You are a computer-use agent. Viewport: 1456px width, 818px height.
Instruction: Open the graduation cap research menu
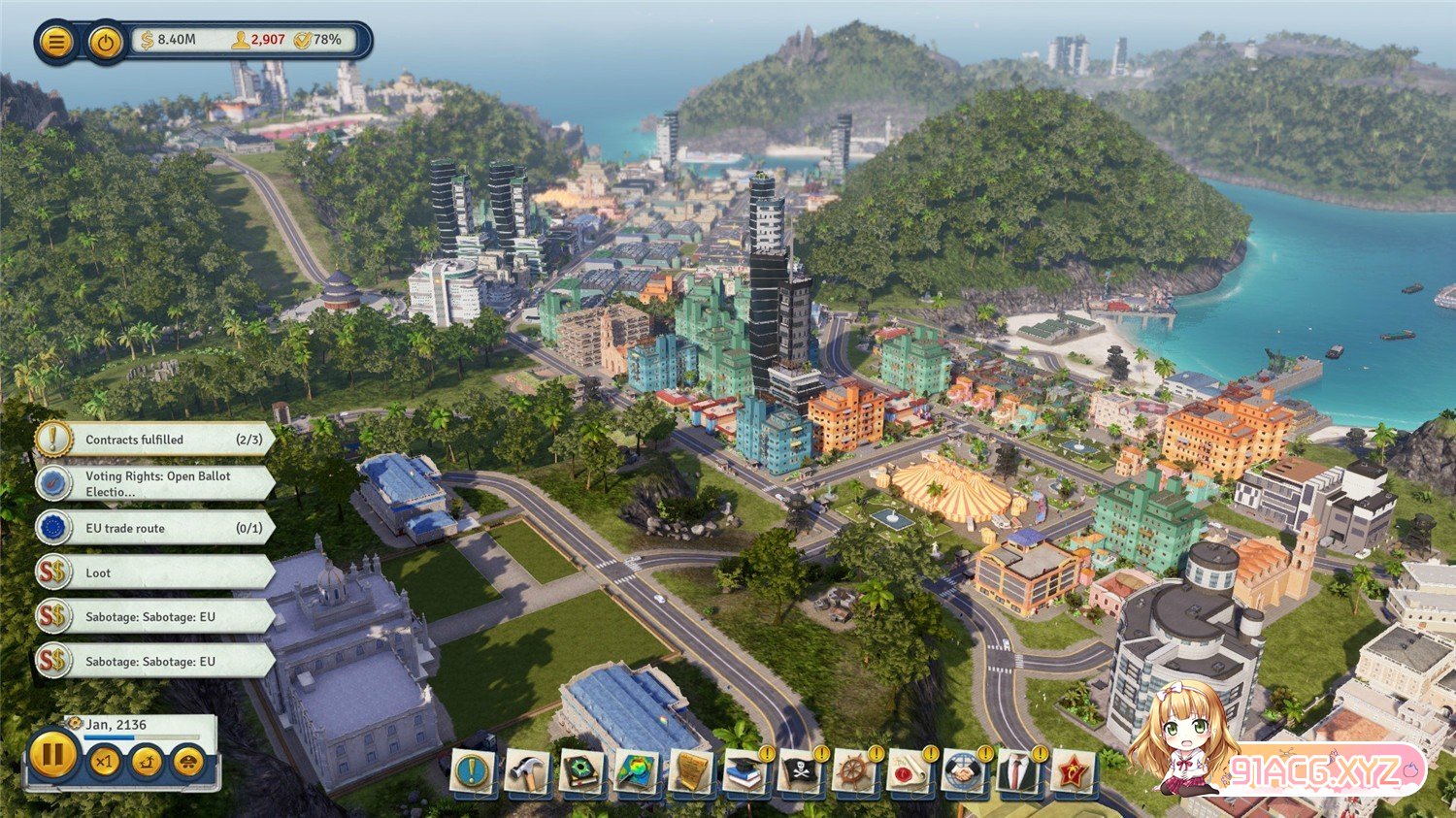coord(745,772)
